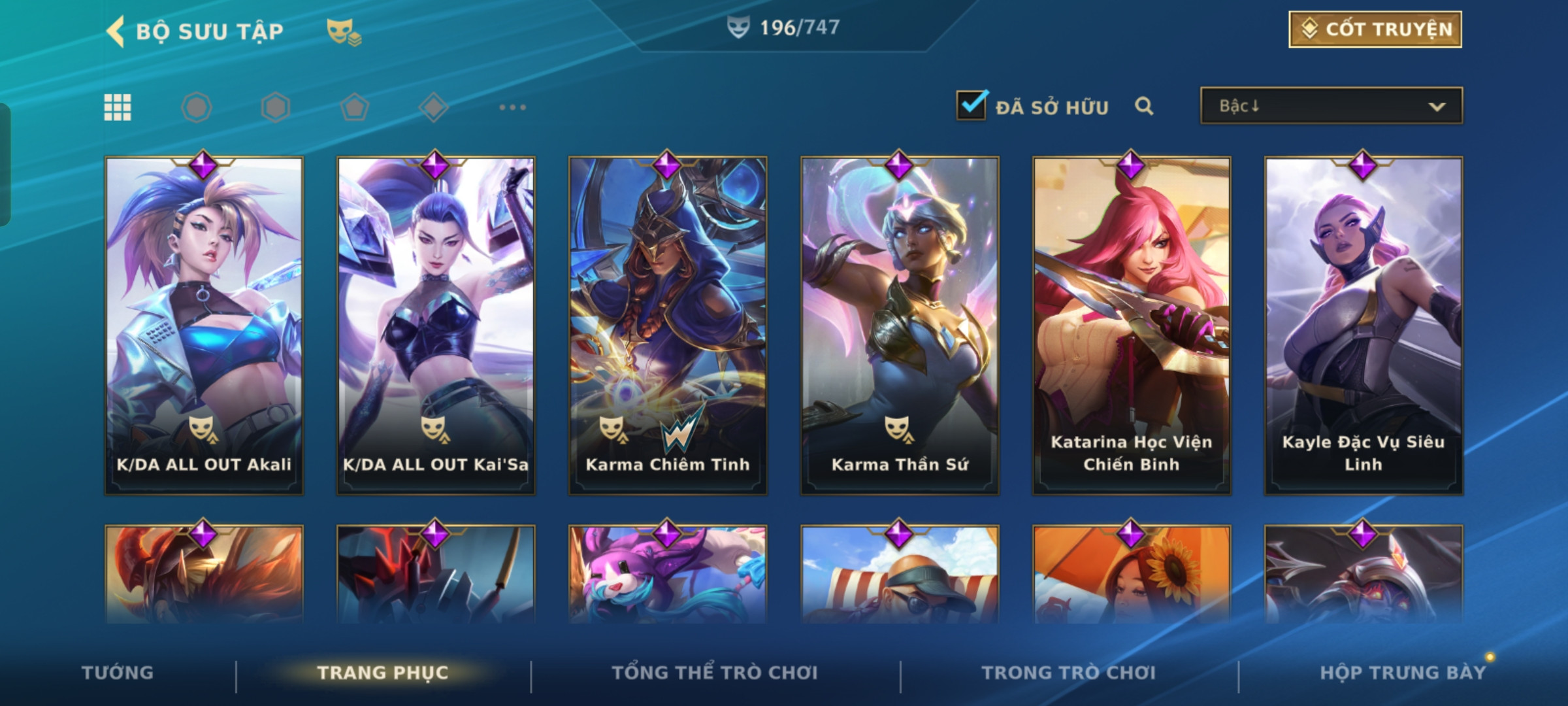Open Karma Chiêm Tinh skin card

click(x=668, y=325)
